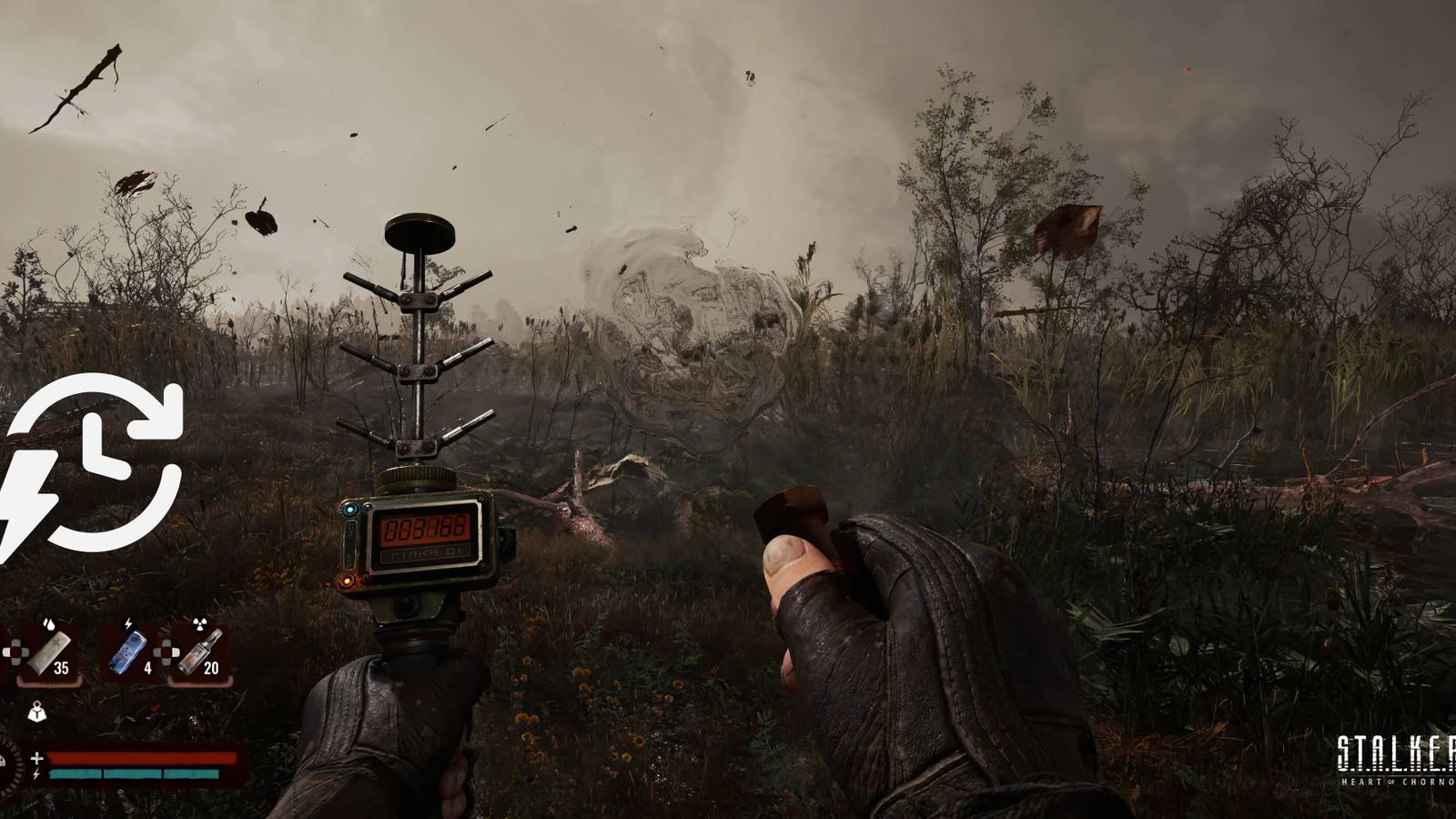Click the plus marker on the vodka quick-slot

pyautogui.click(x=167, y=652)
